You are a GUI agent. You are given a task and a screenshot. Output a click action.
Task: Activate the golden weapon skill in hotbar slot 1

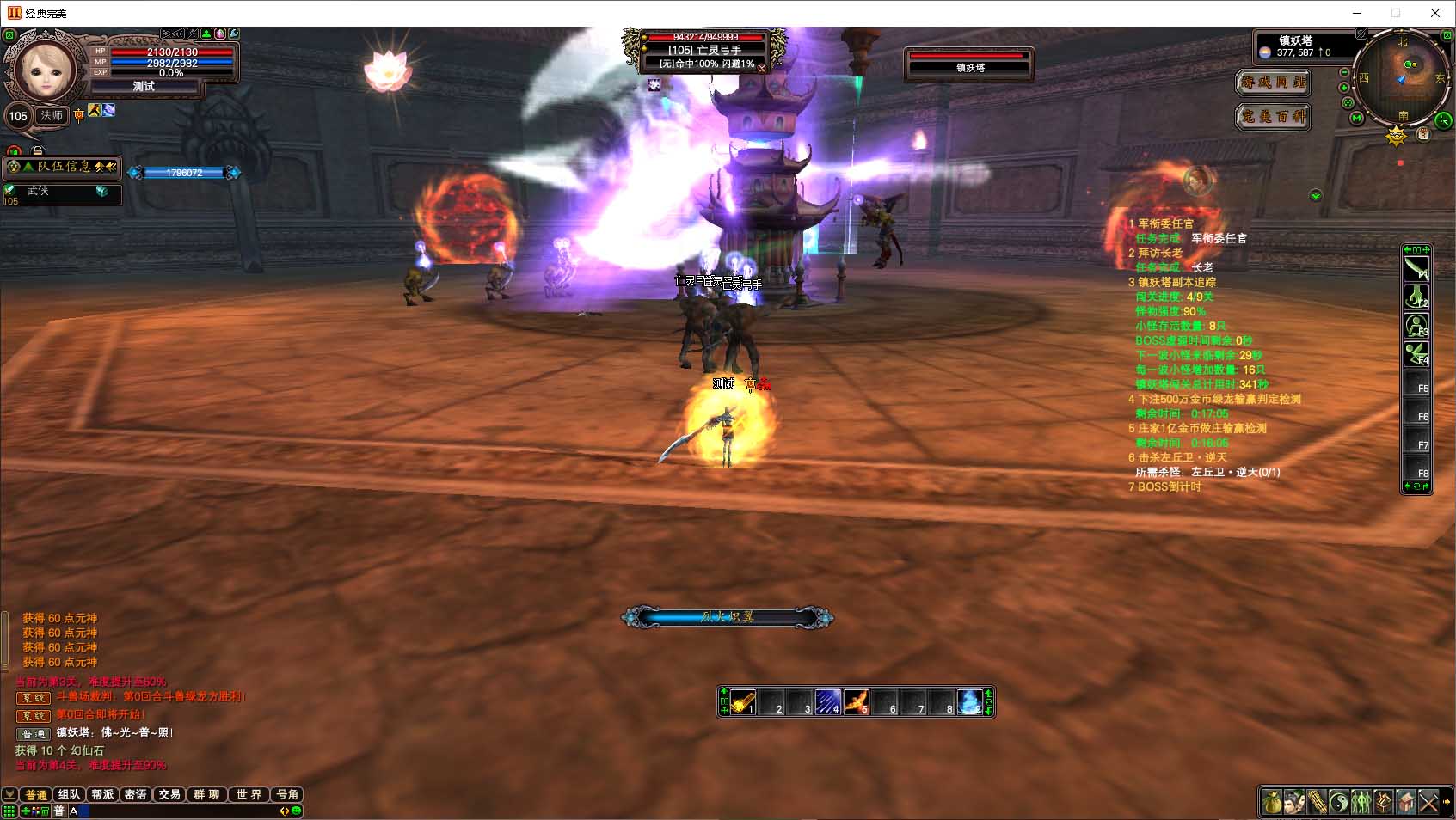[x=743, y=702]
